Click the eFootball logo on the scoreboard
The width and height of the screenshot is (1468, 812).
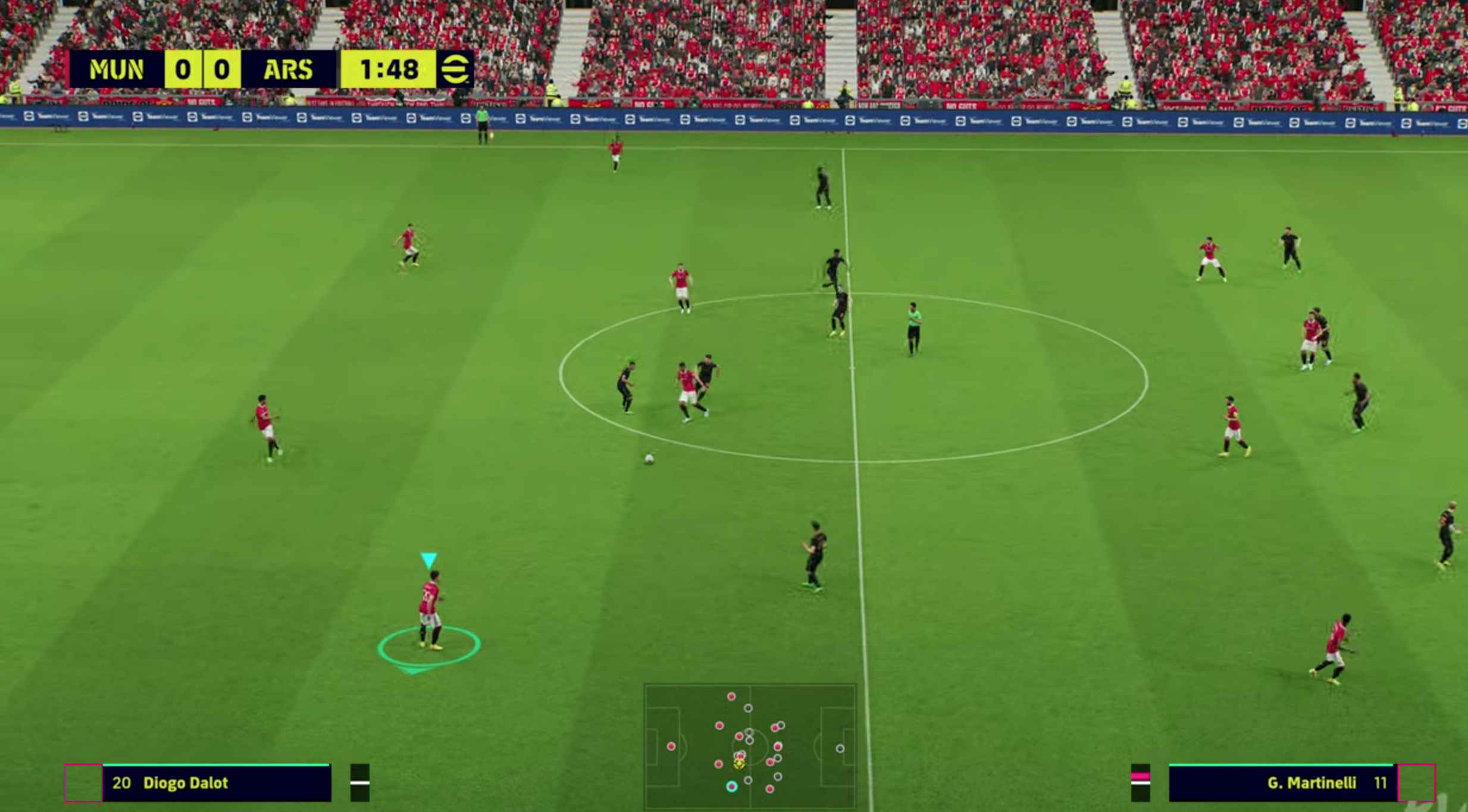coord(455,70)
